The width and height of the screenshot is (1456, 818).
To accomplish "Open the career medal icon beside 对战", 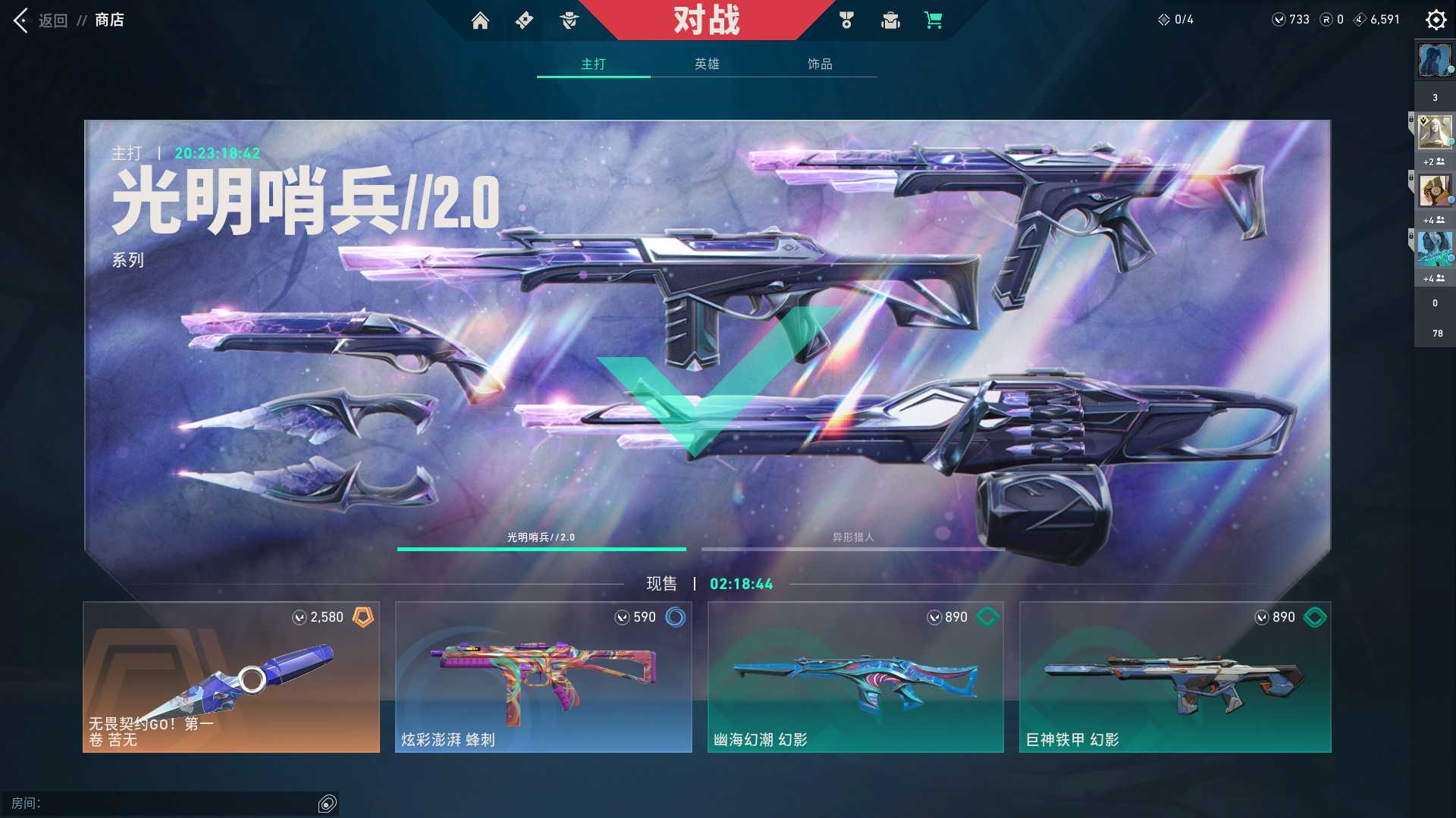I will click(847, 20).
